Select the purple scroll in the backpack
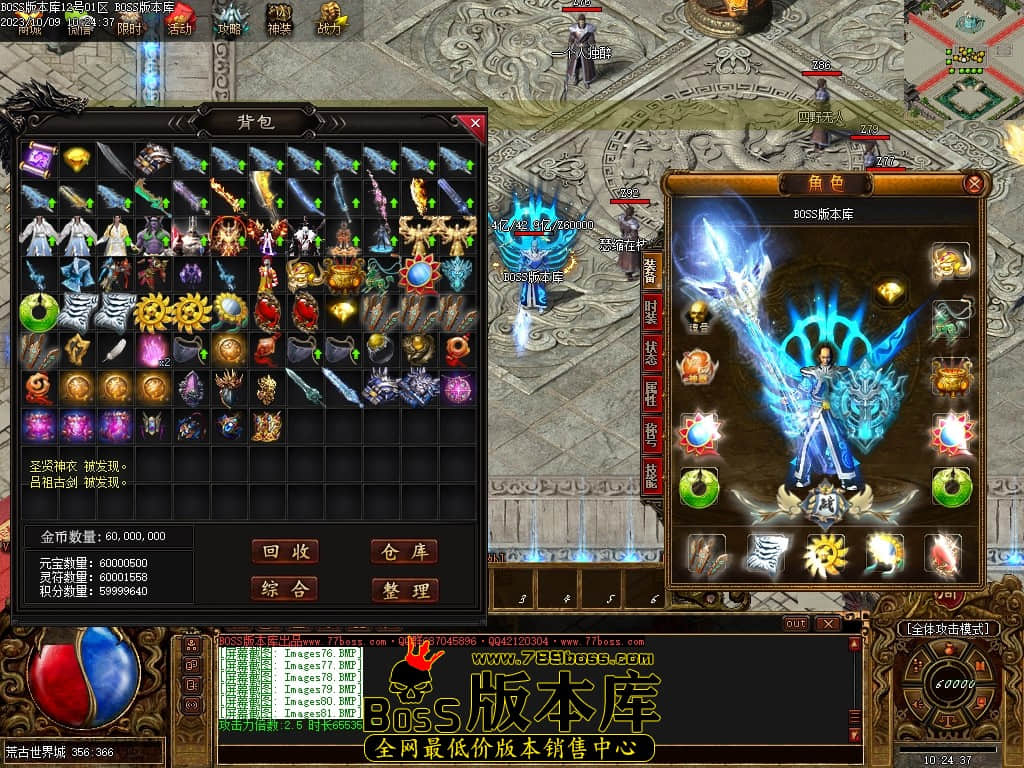 click(40, 159)
